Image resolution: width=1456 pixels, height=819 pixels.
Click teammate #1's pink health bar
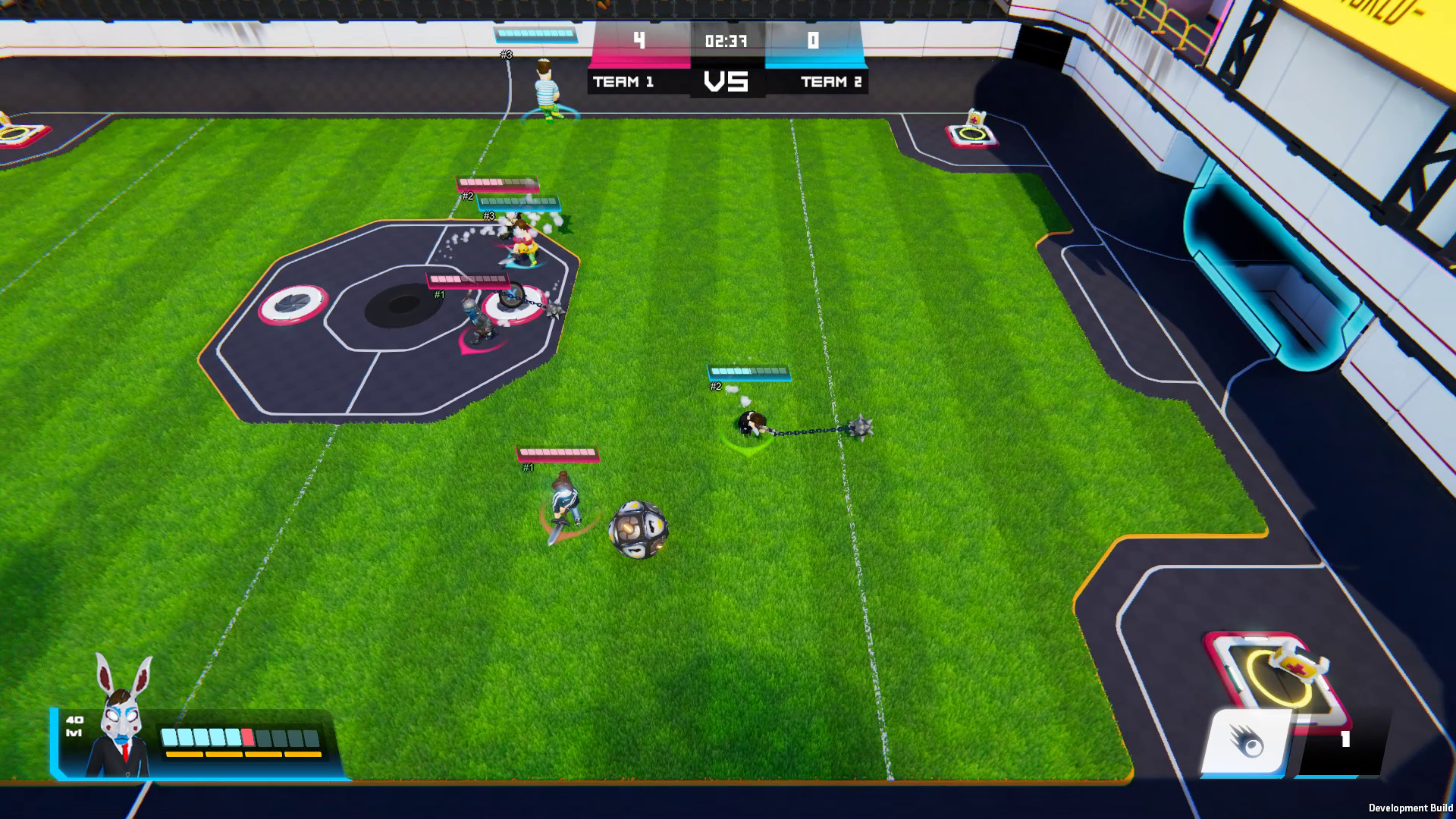pos(559,453)
